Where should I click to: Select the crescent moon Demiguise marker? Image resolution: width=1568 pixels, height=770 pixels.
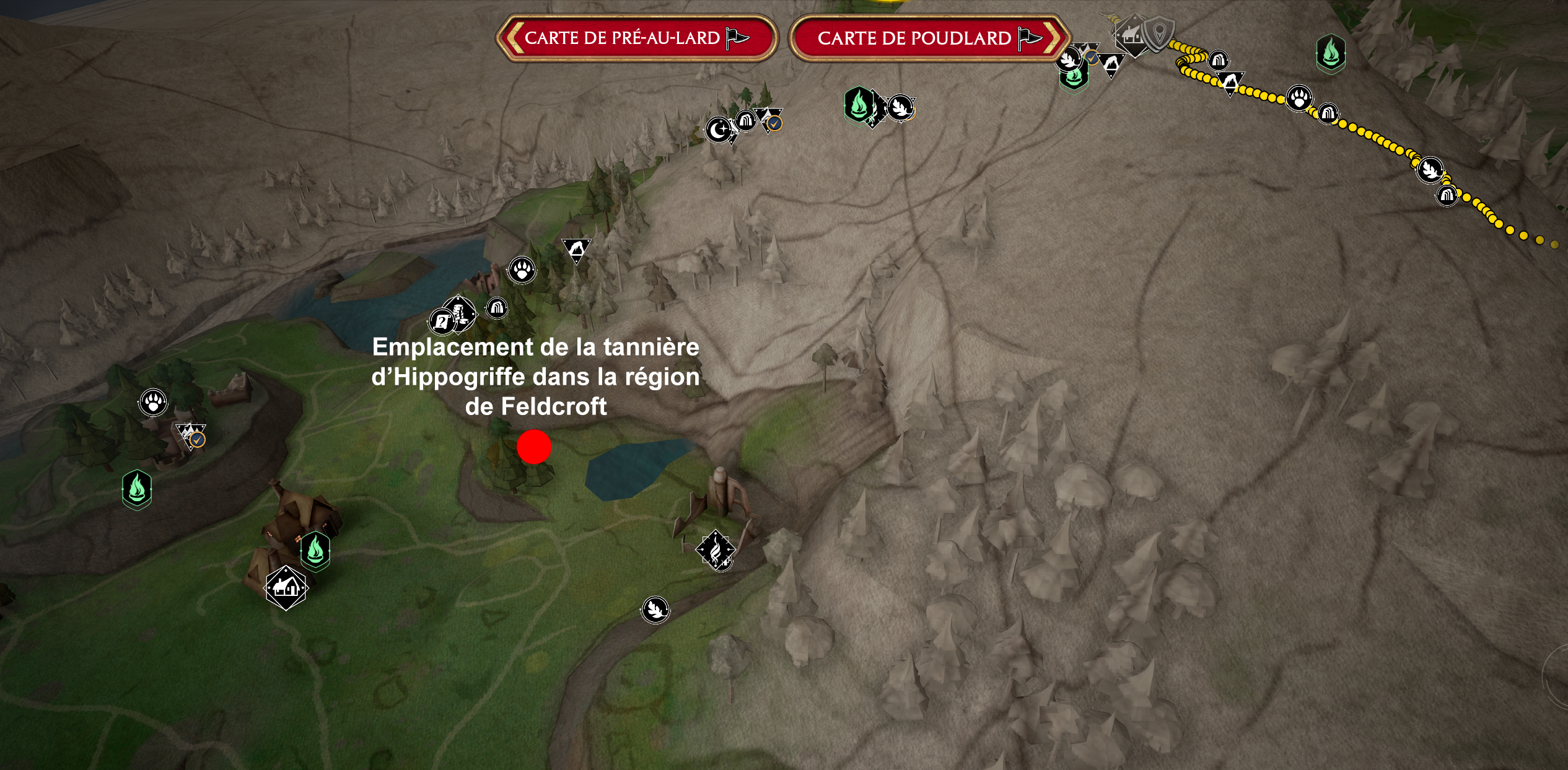coord(719,130)
